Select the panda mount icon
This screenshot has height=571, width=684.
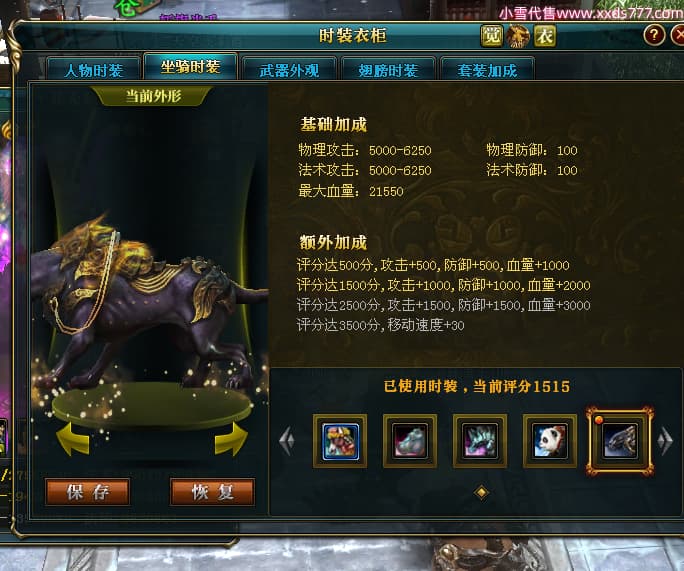click(550, 440)
